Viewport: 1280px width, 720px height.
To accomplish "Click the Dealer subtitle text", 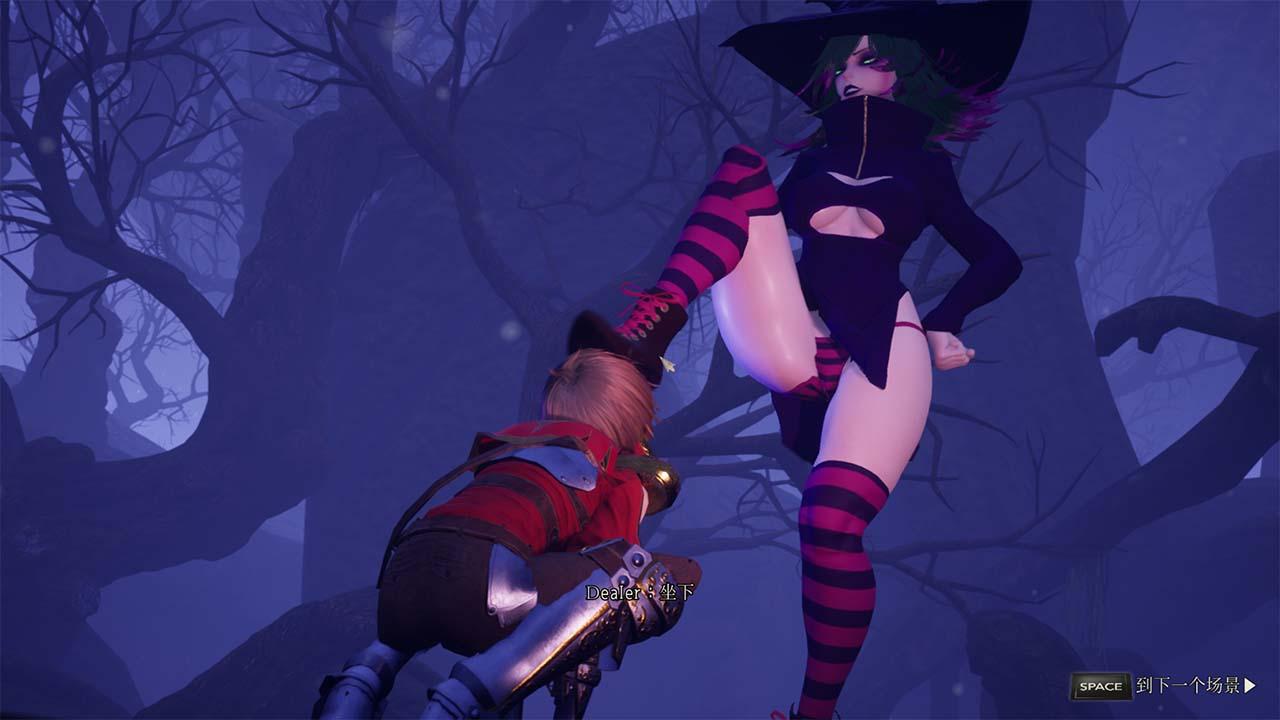I will coord(613,590).
